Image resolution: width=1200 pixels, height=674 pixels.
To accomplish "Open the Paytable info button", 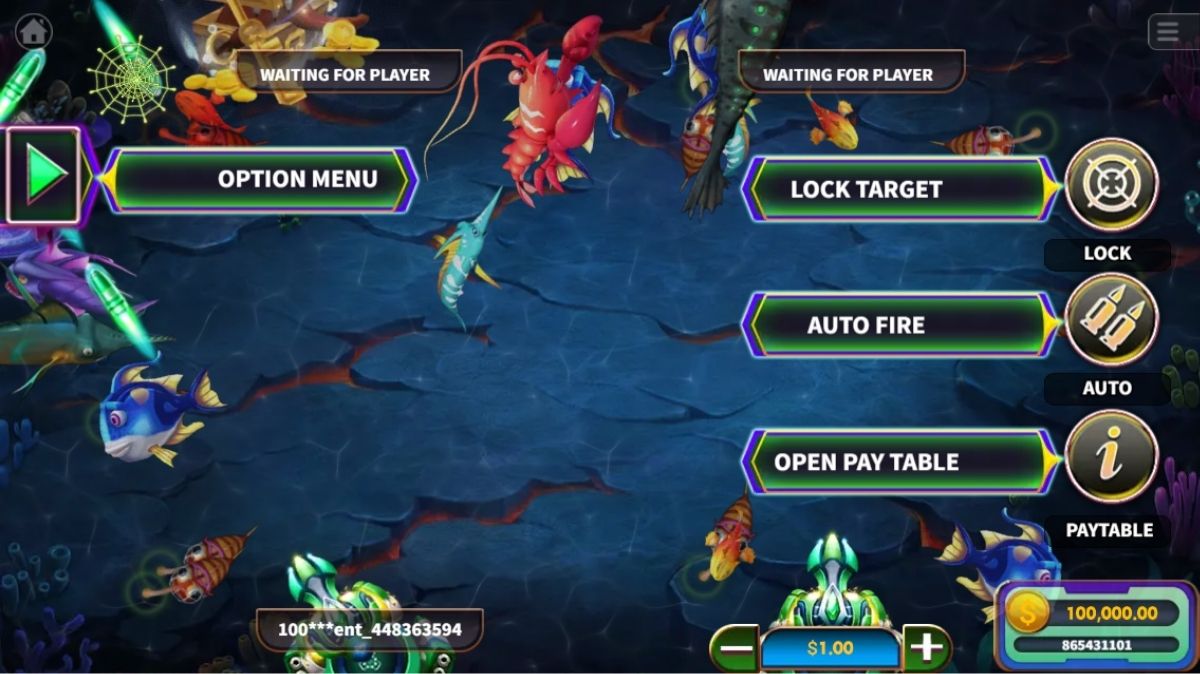I will [1111, 457].
